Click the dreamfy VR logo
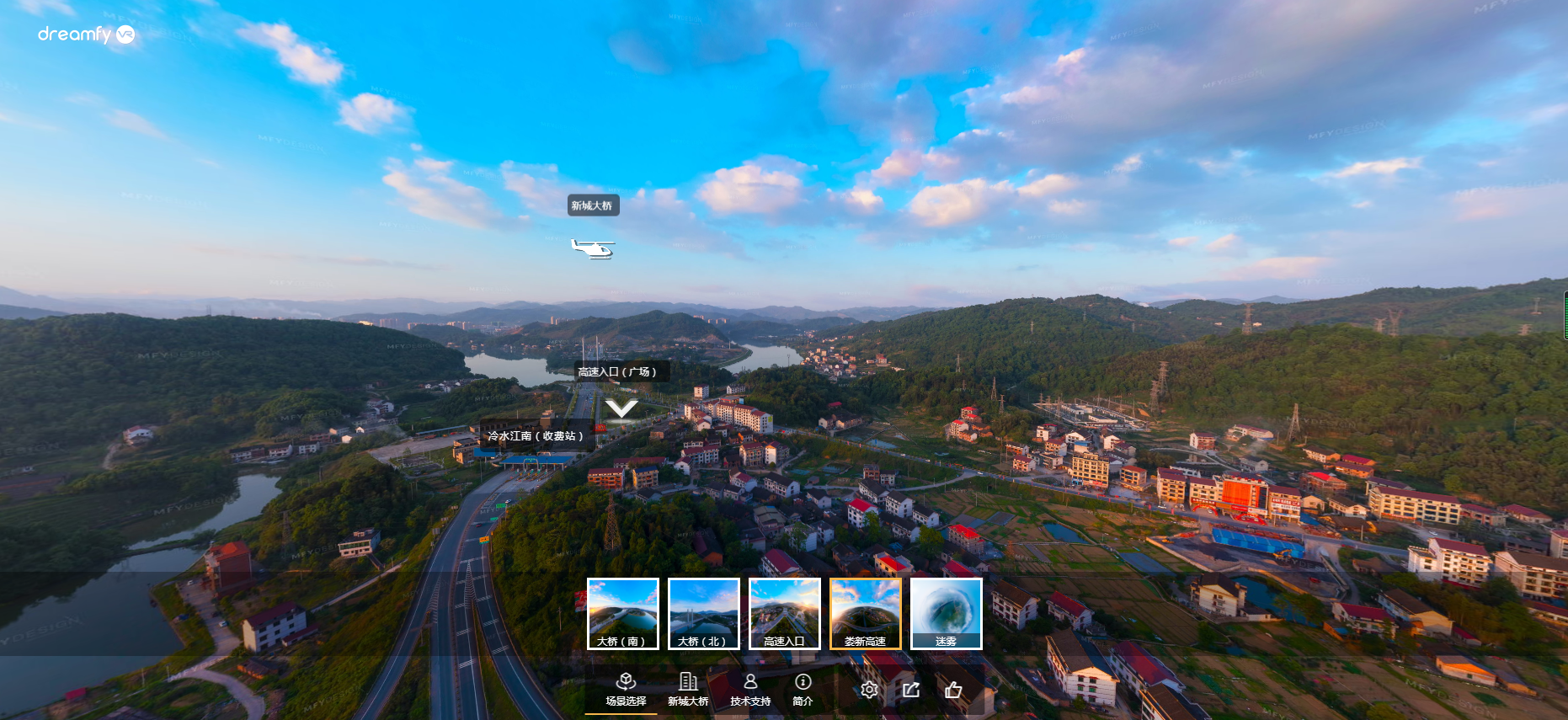This screenshot has width=1568, height=720. coord(86,35)
